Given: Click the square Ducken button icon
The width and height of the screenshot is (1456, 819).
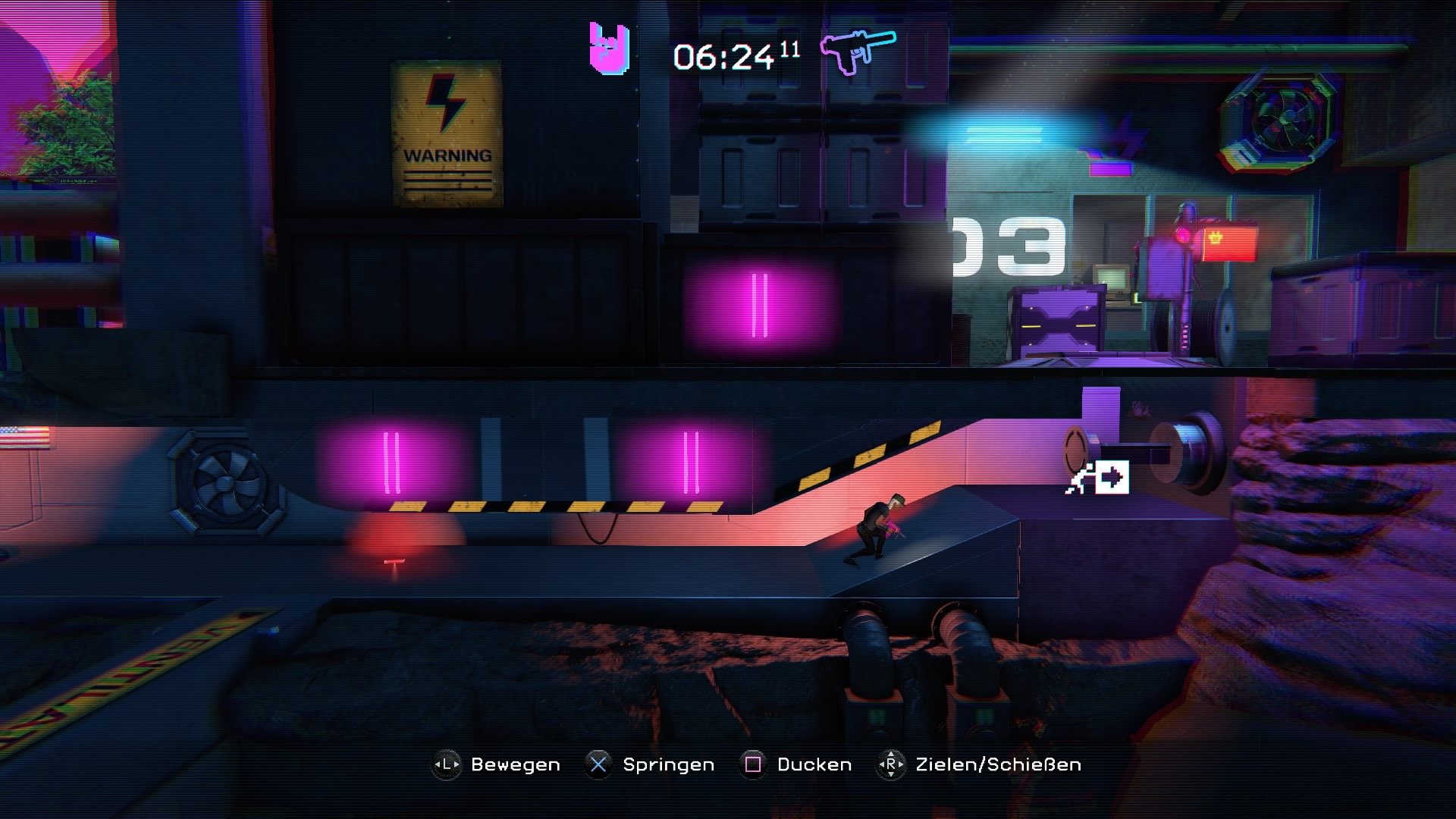Looking at the screenshot, I should coord(752,764).
